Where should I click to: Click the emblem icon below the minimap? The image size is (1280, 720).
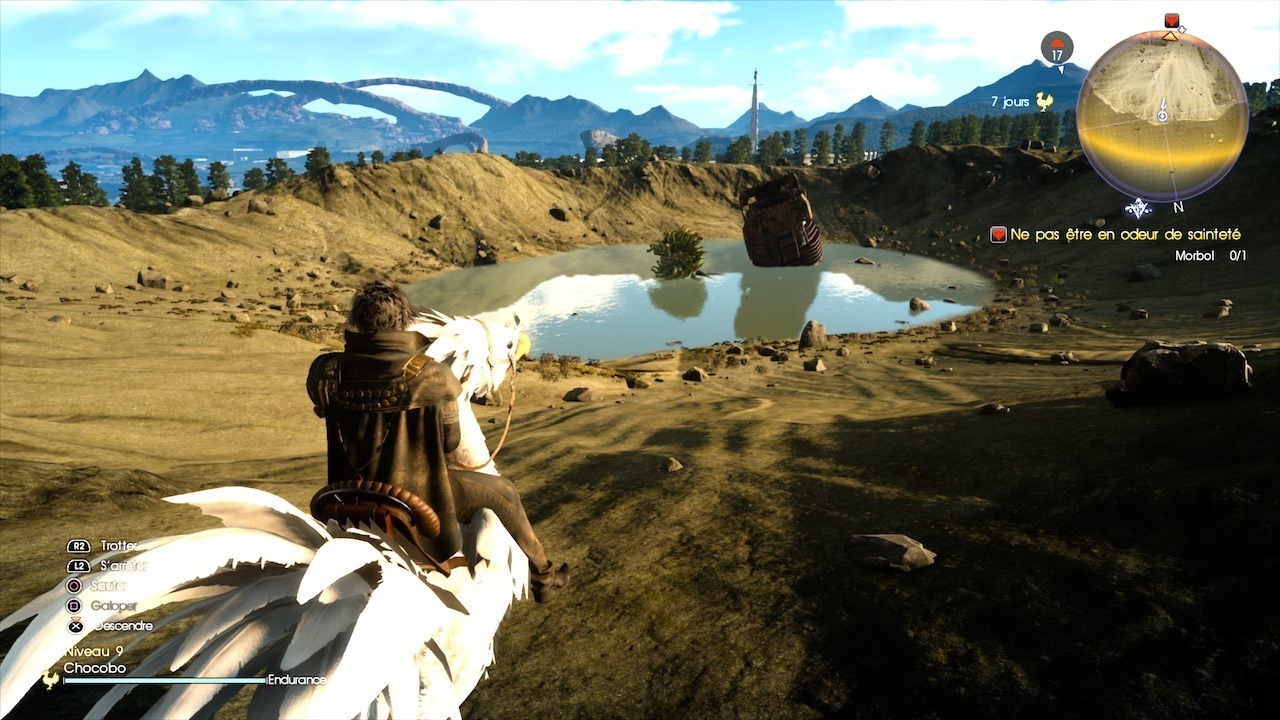1138,208
